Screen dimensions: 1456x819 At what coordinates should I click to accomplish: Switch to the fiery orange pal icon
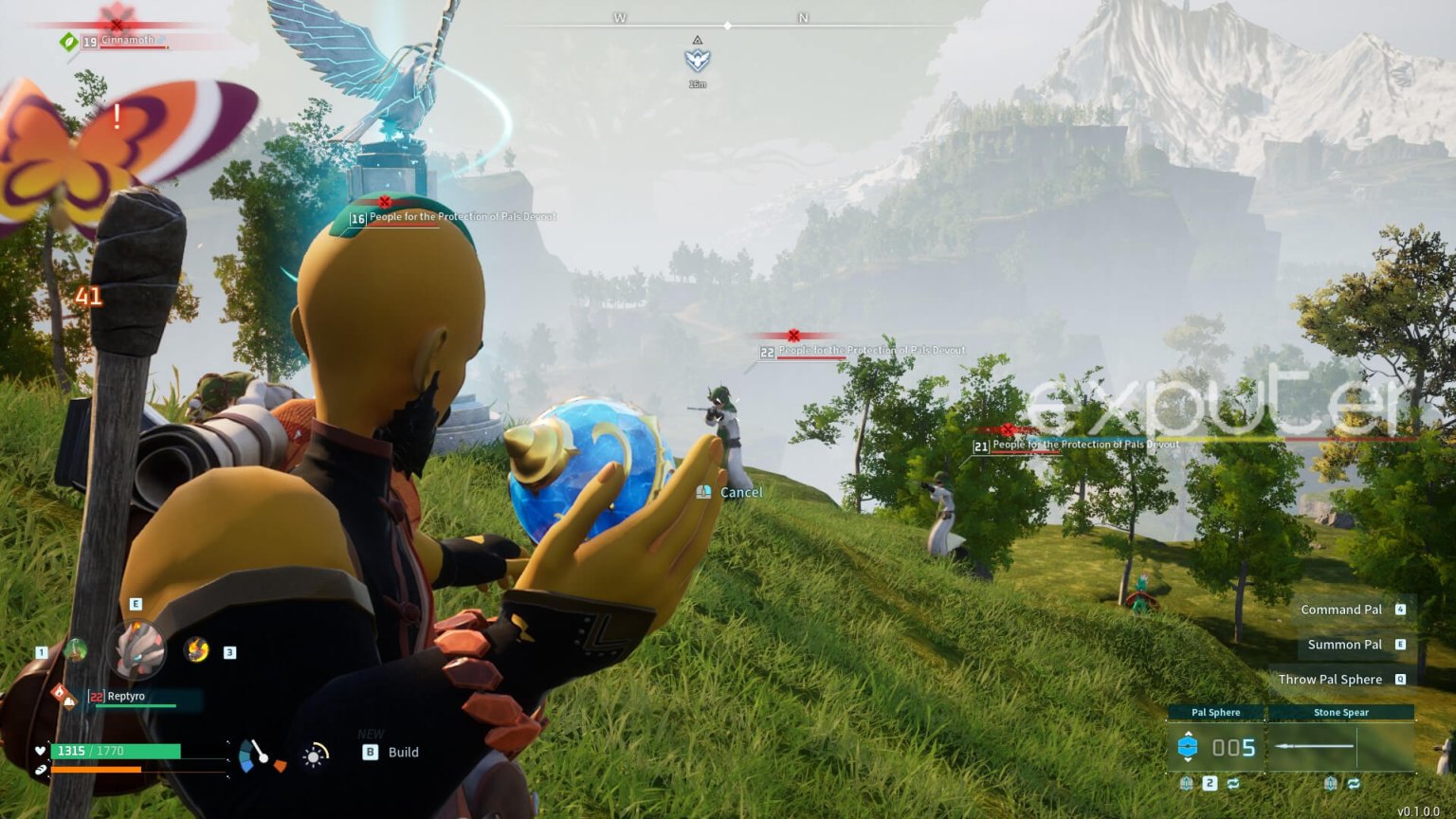[x=196, y=649]
